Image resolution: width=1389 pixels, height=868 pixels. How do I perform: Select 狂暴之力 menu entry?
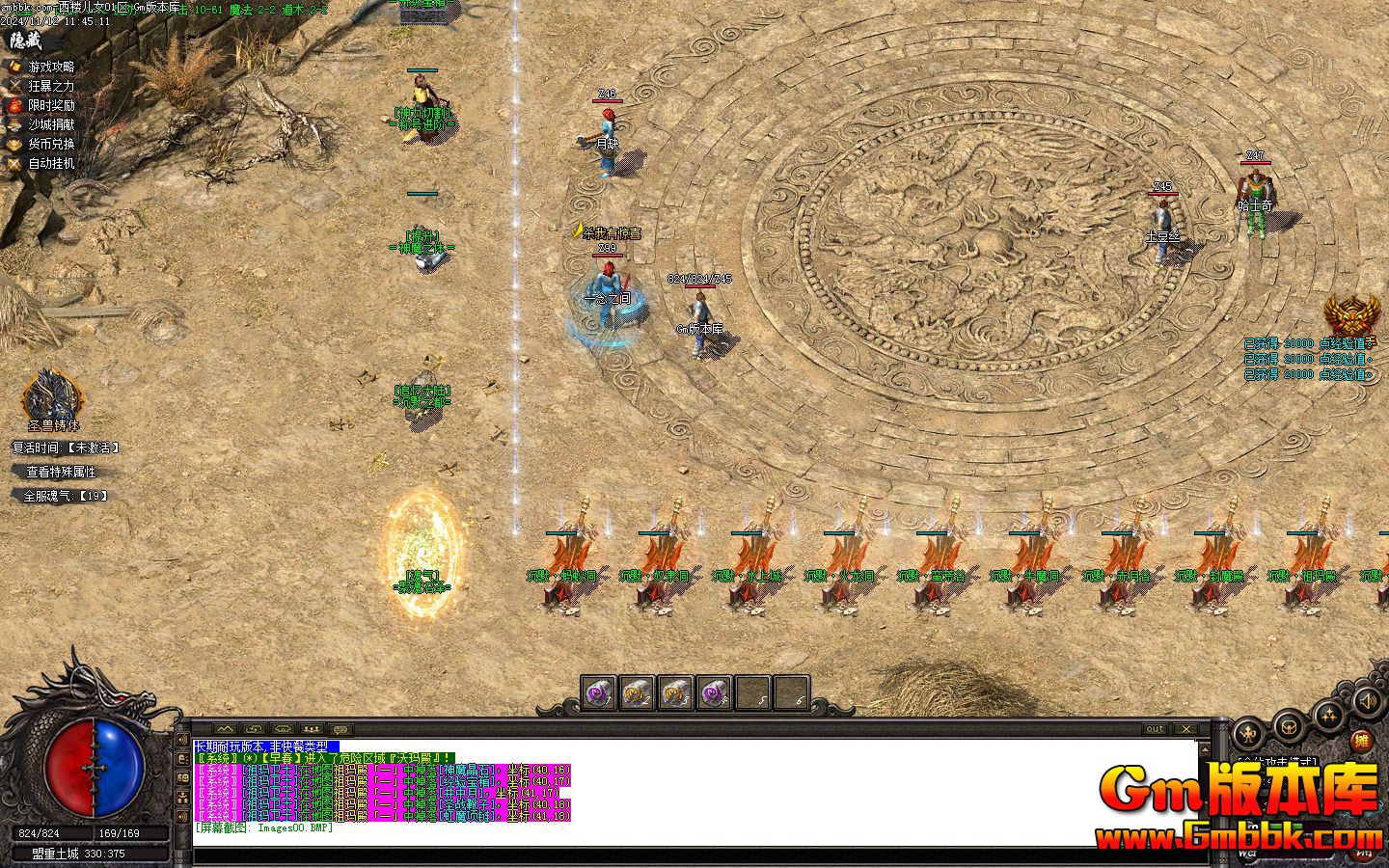click(x=50, y=86)
